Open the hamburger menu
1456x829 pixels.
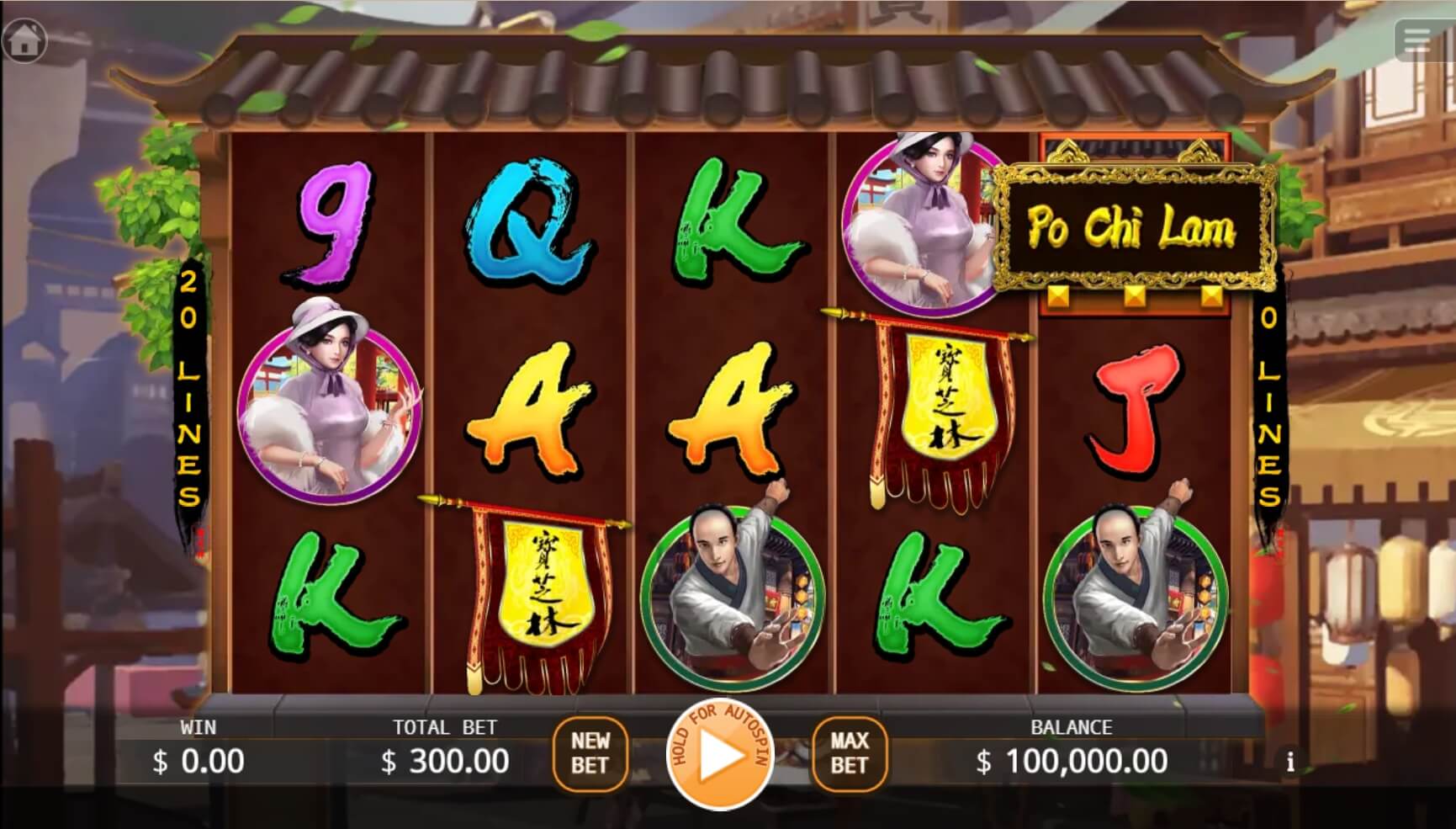pos(1418,39)
